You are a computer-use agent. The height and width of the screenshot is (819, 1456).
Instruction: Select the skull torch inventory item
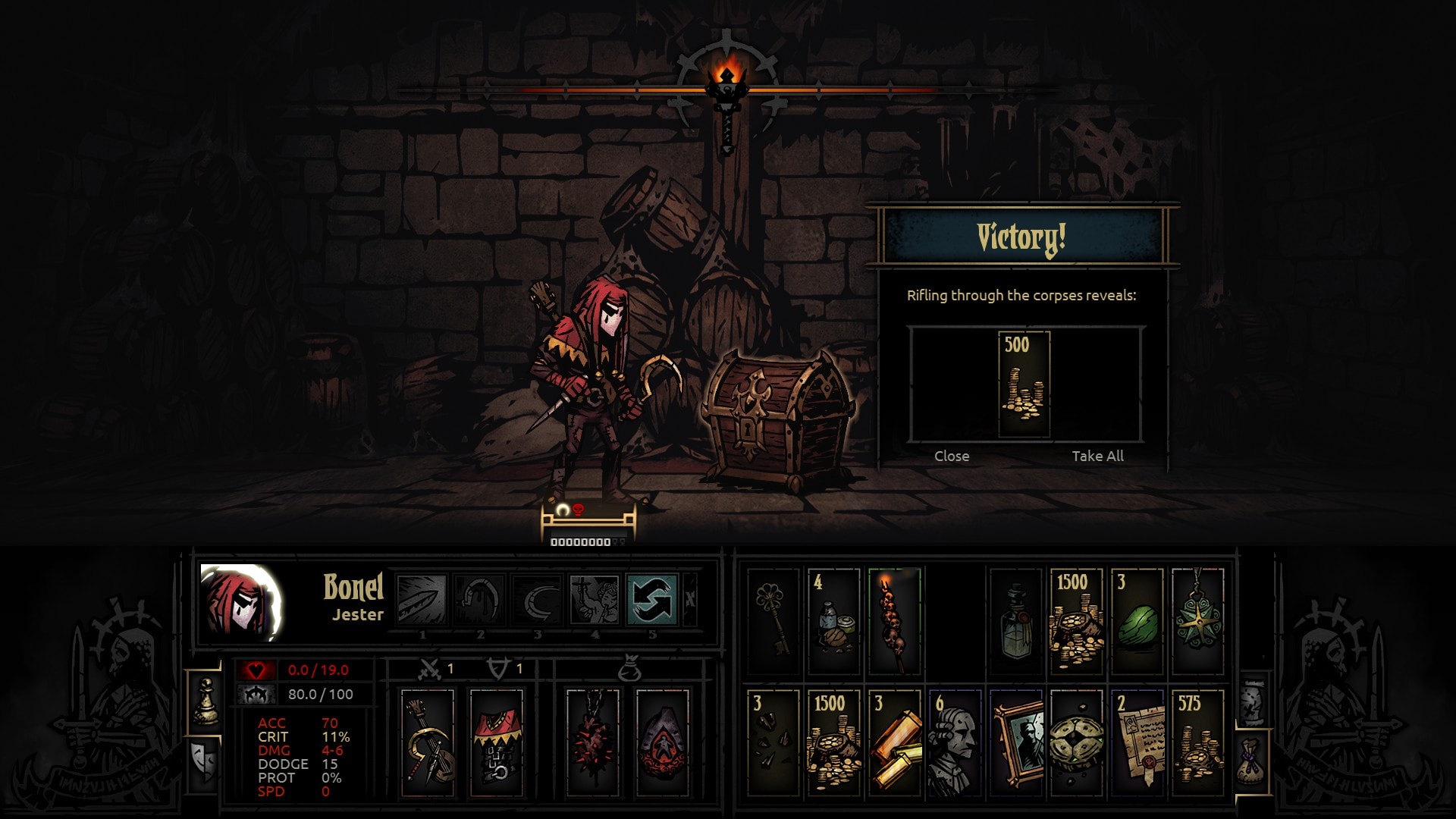(895, 622)
